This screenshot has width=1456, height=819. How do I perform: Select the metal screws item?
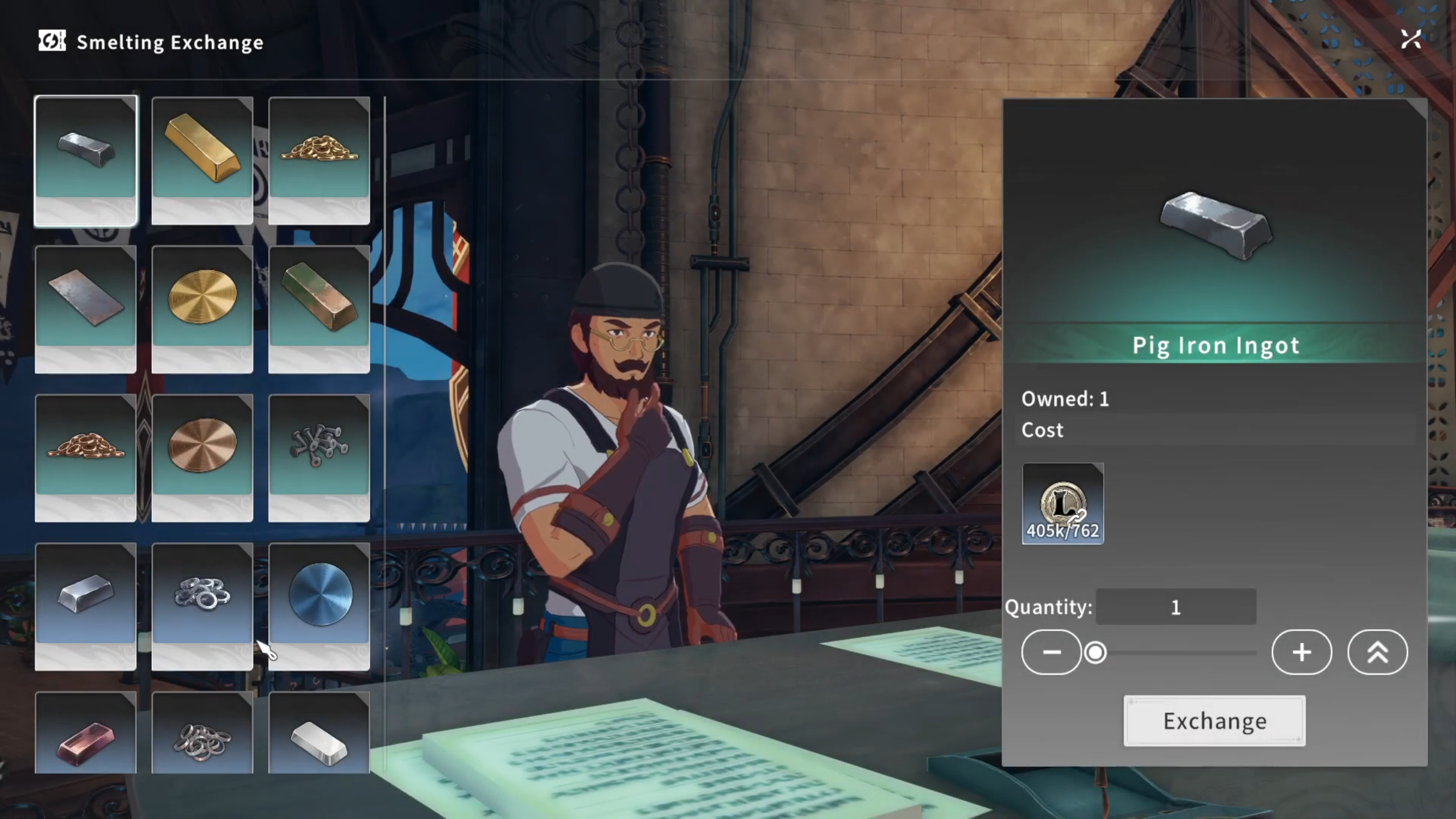[x=319, y=458]
